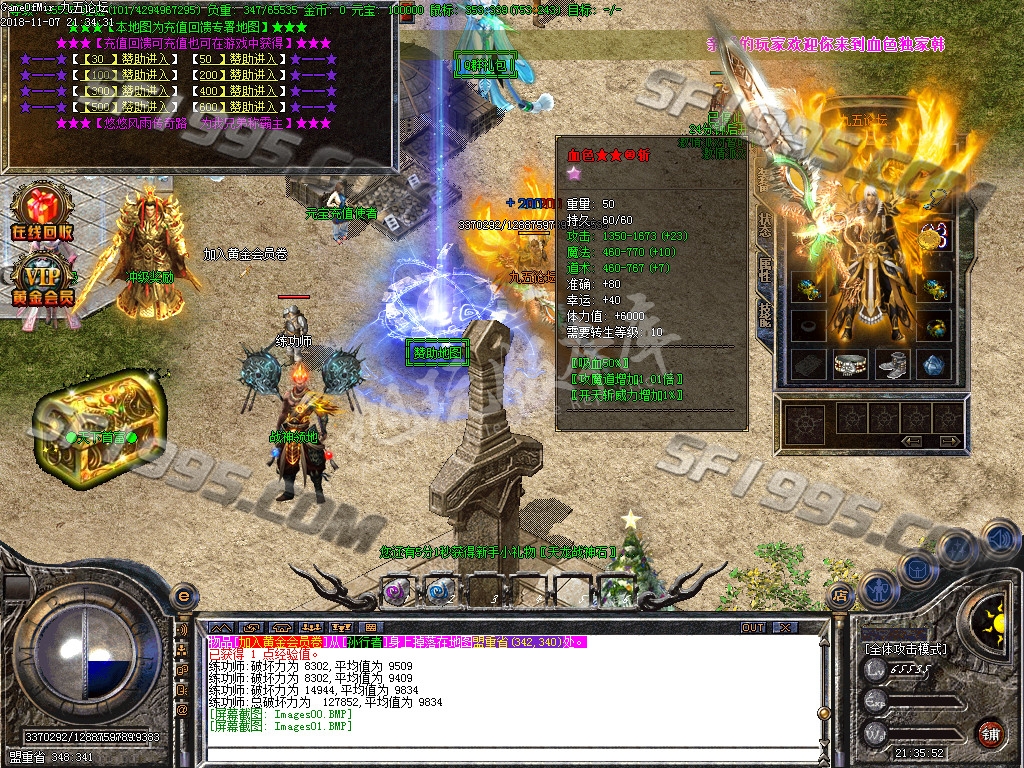Screen dimensions: 1024x768
Task: Use the purple swirl item in quick slot
Action: point(397,589)
